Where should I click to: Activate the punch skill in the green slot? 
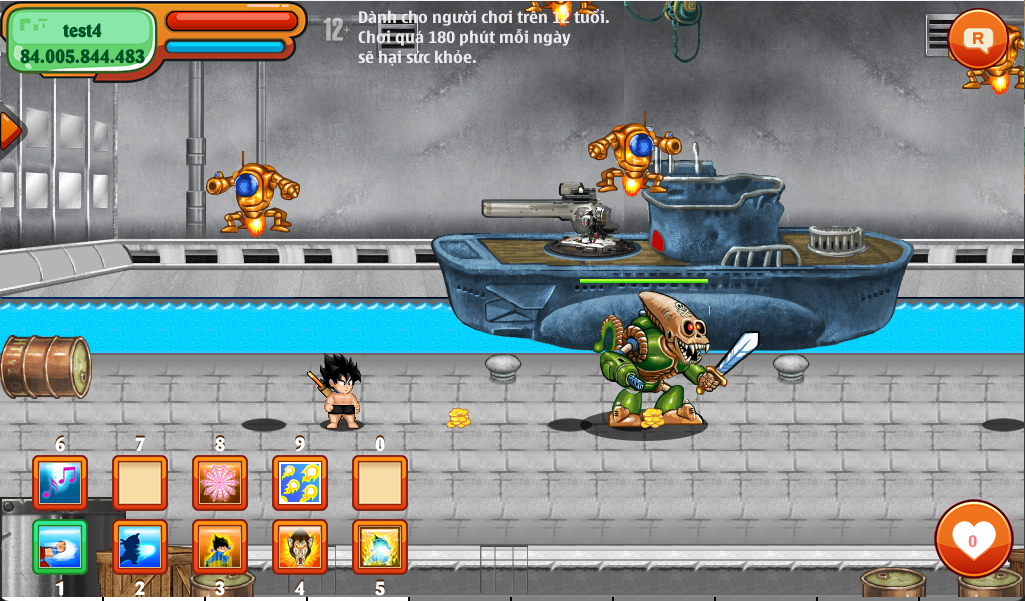pos(60,547)
